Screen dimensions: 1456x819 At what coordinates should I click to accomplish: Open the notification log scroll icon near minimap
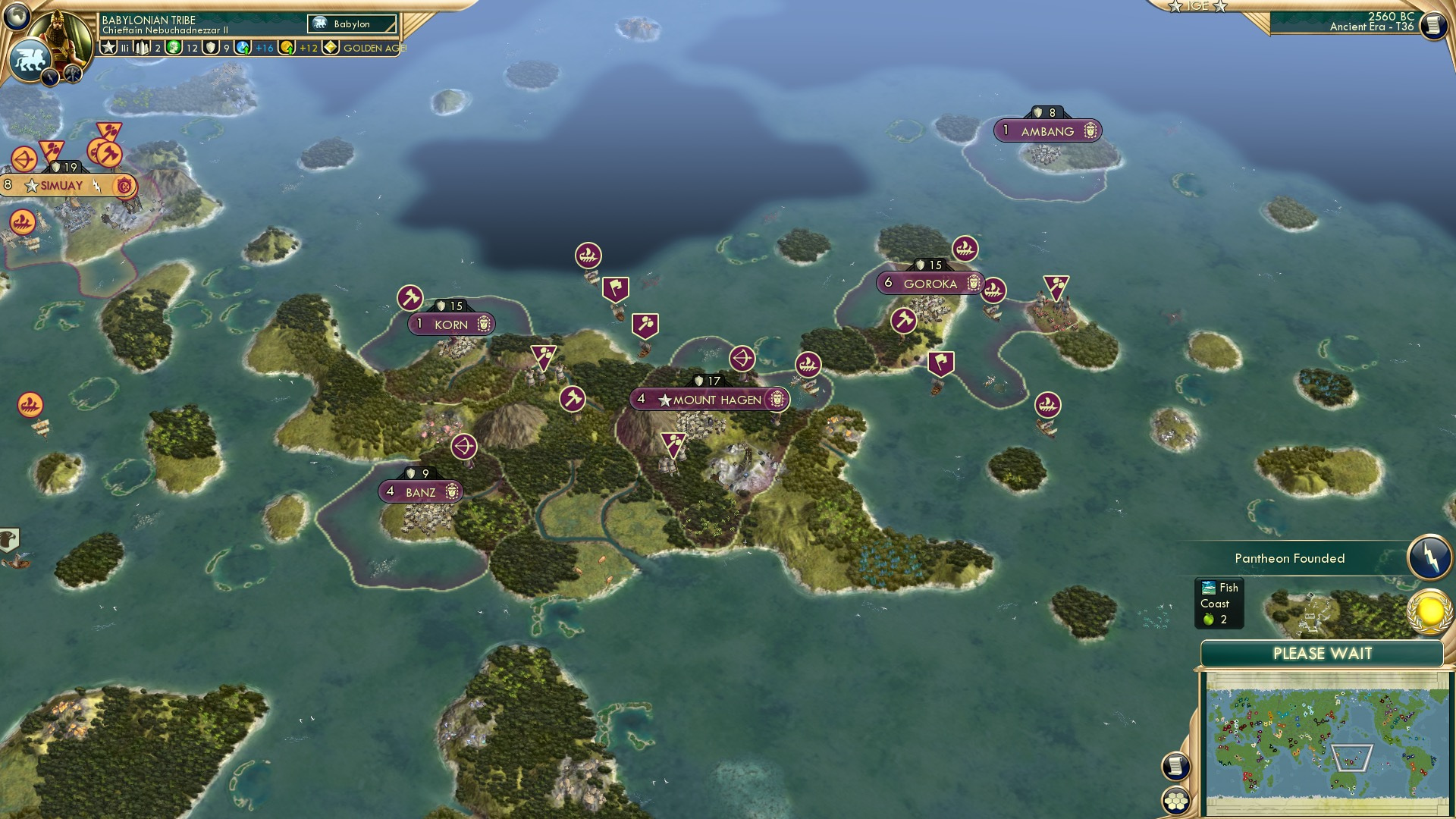[x=1175, y=767]
